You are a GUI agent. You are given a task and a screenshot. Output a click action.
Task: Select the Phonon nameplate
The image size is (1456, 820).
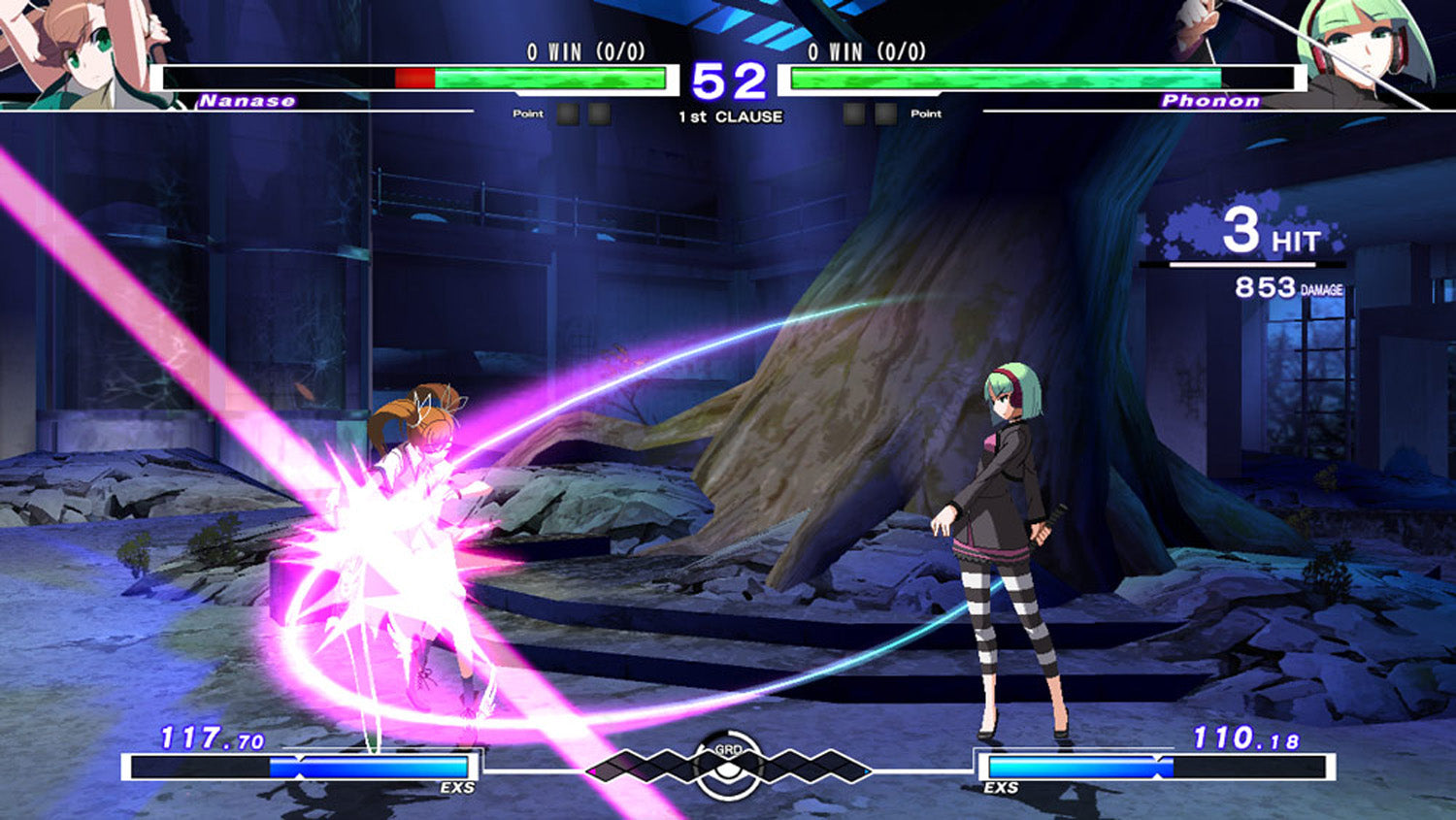[x=1211, y=99]
